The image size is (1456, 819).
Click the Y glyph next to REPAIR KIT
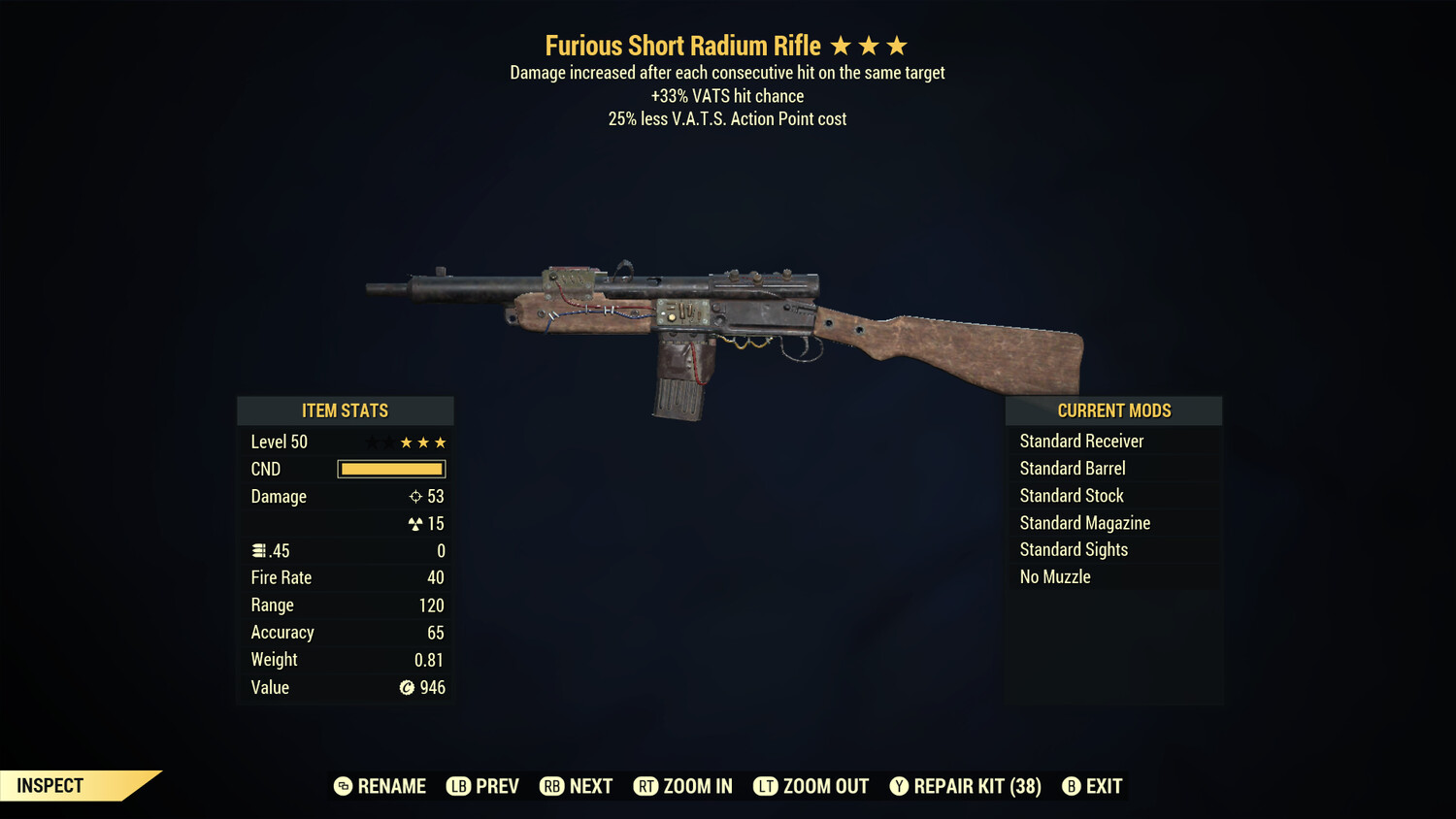(898, 786)
